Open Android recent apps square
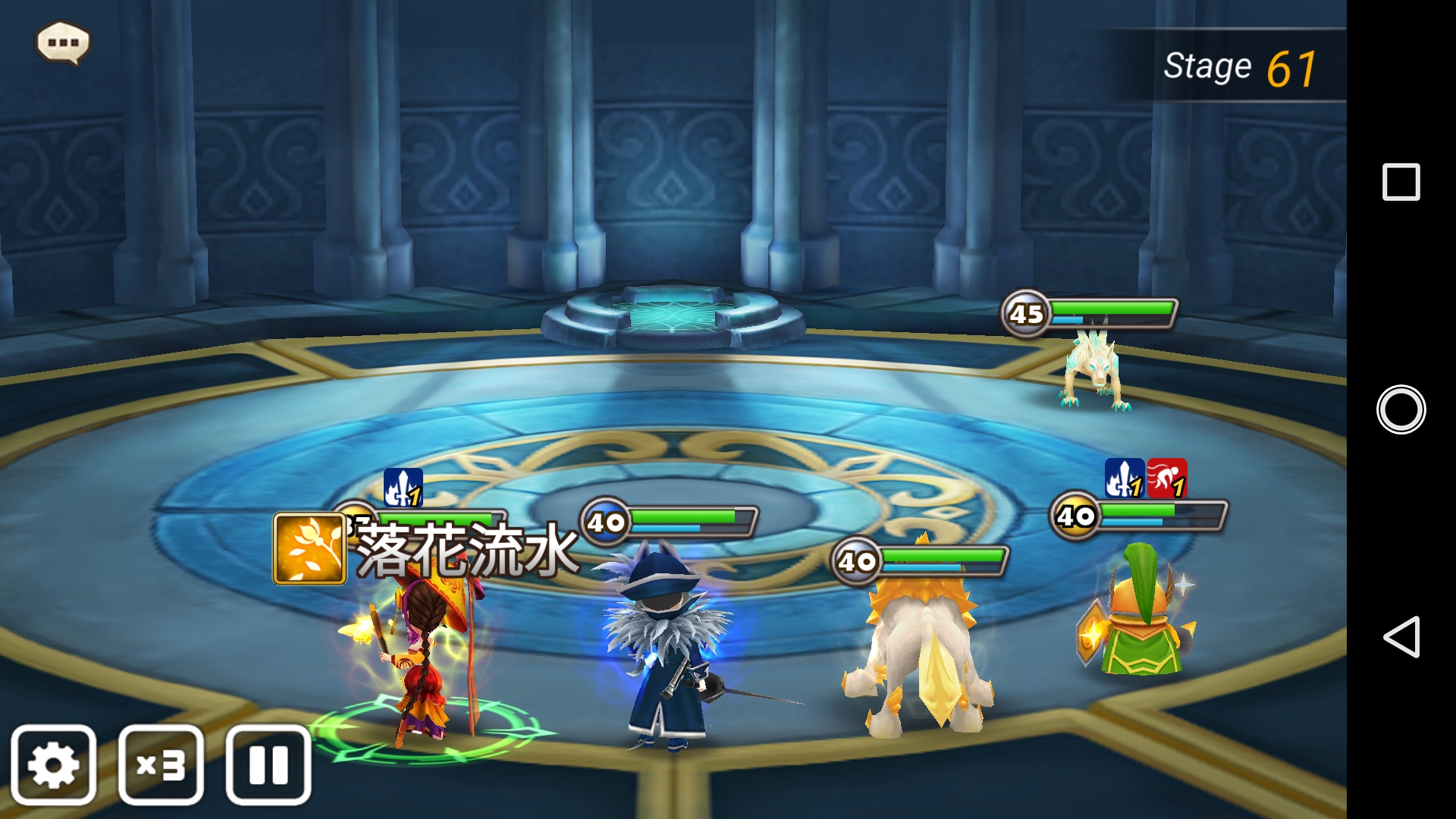The height and width of the screenshot is (819, 1456). (x=1401, y=182)
